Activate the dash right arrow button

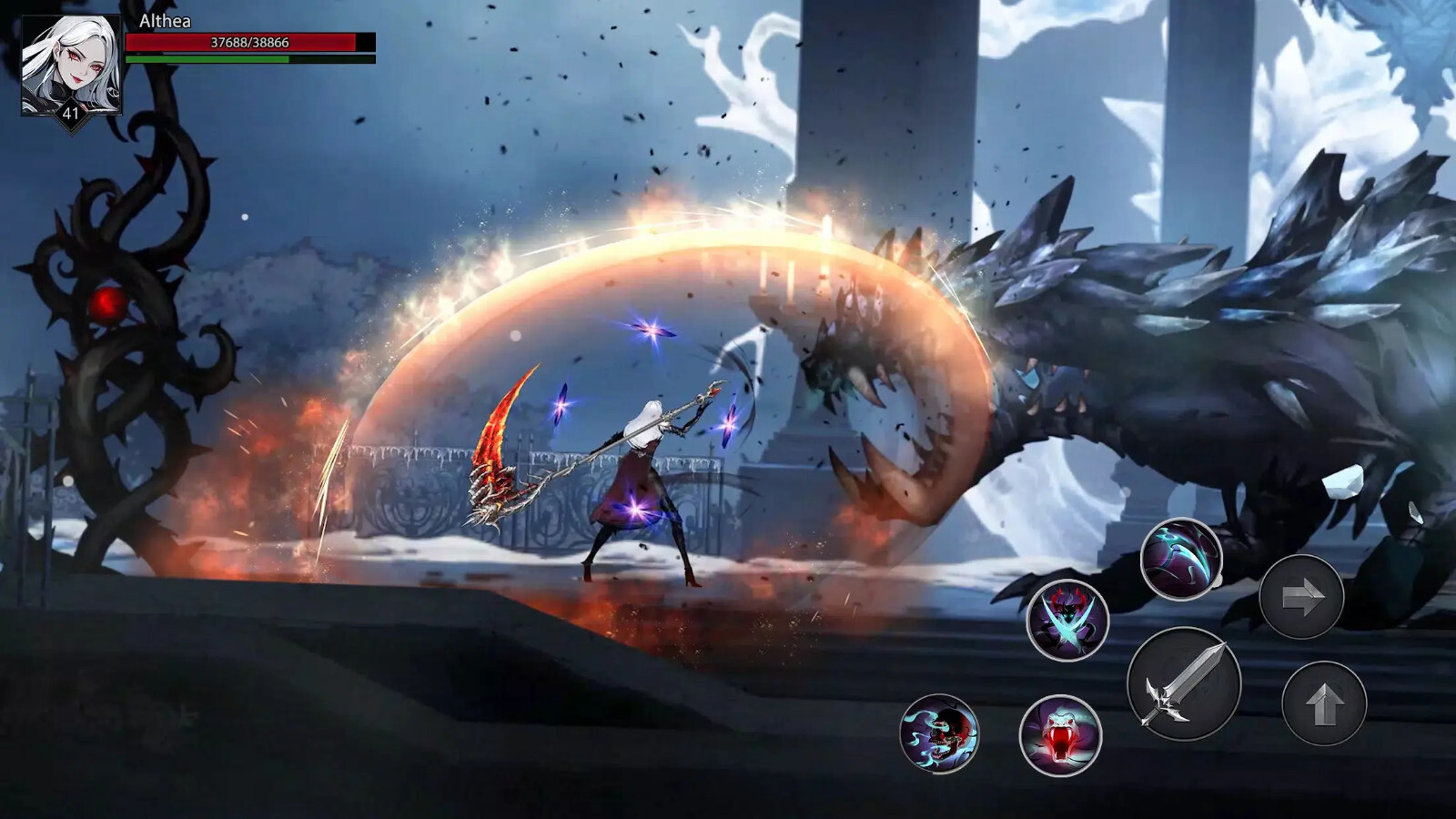(1301, 597)
